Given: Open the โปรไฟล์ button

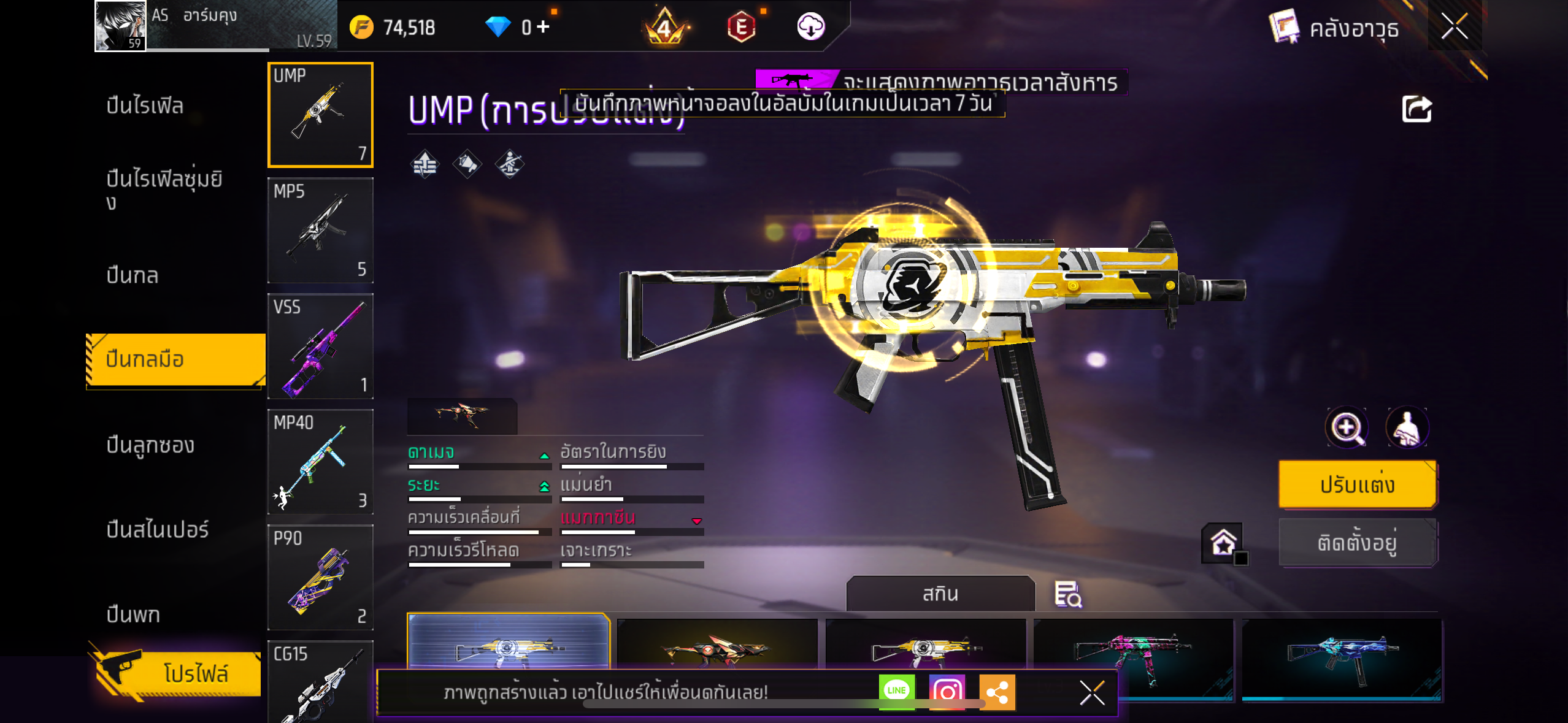Looking at the screenshot, I should tap(178, 673).
